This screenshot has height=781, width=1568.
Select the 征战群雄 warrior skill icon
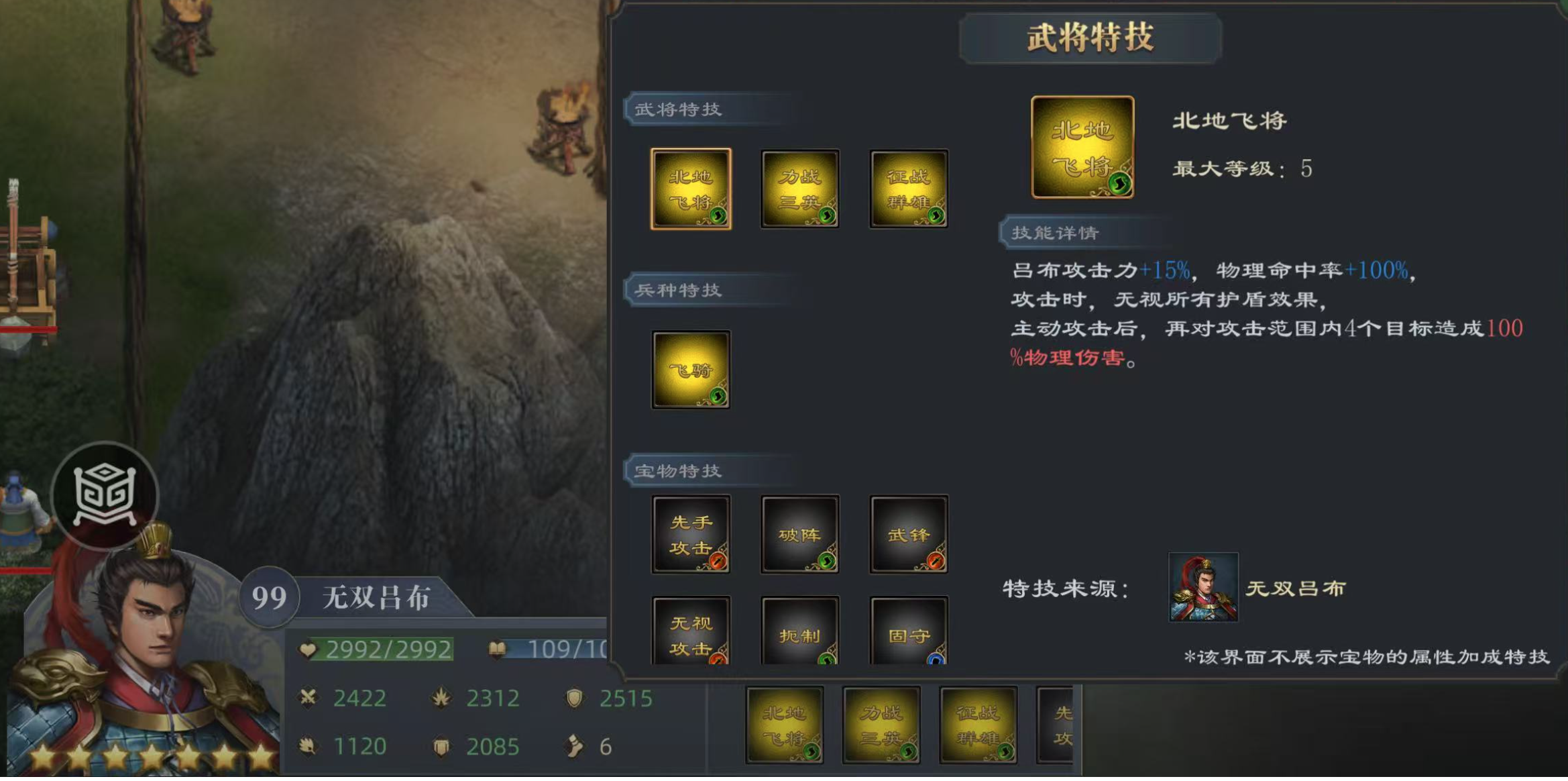point(907,189)
